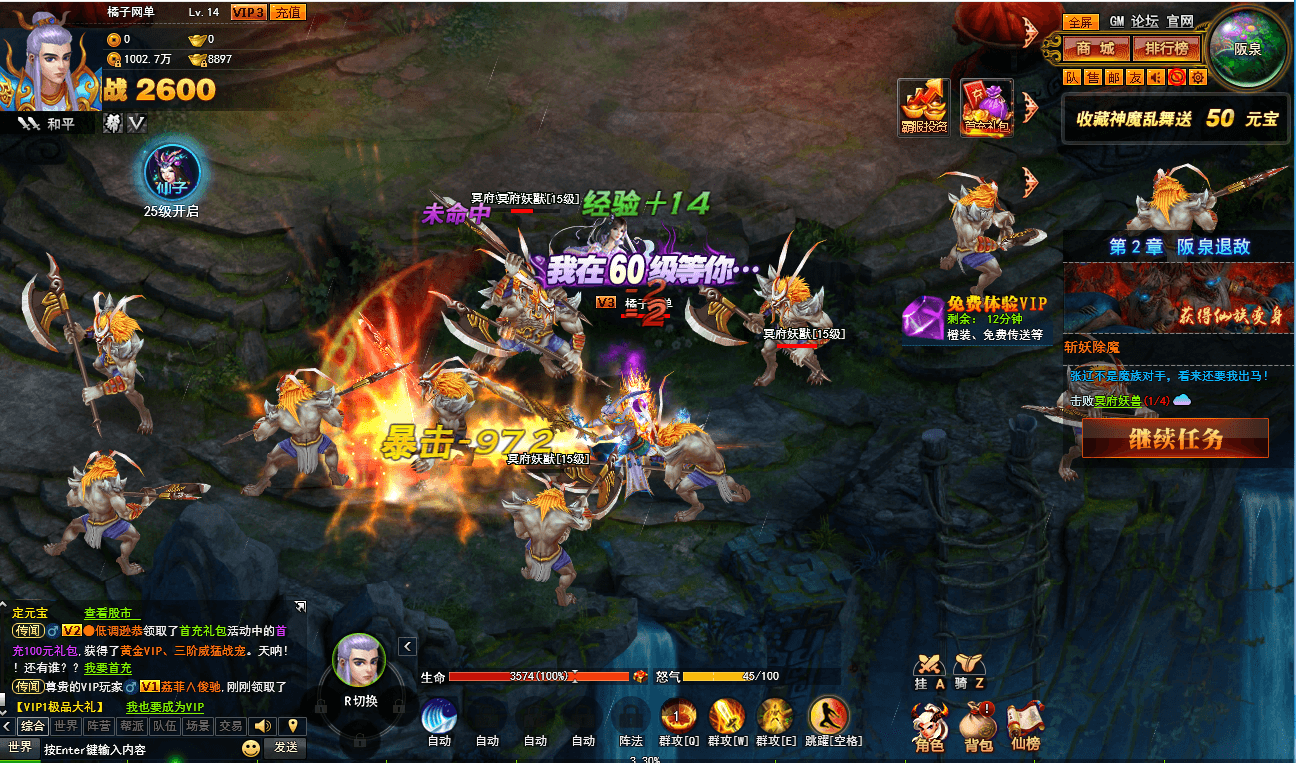Click the 我要首充 chat link
Image resolution: width=1296 pixels, height=763 pixels.
tap(107, 668)
